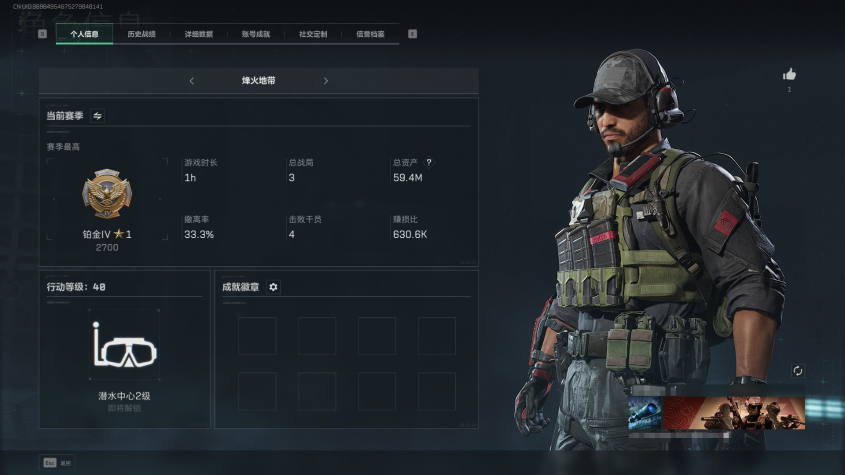Select the 账号成就 tab
845x475 pixels.
coord(255,34)
